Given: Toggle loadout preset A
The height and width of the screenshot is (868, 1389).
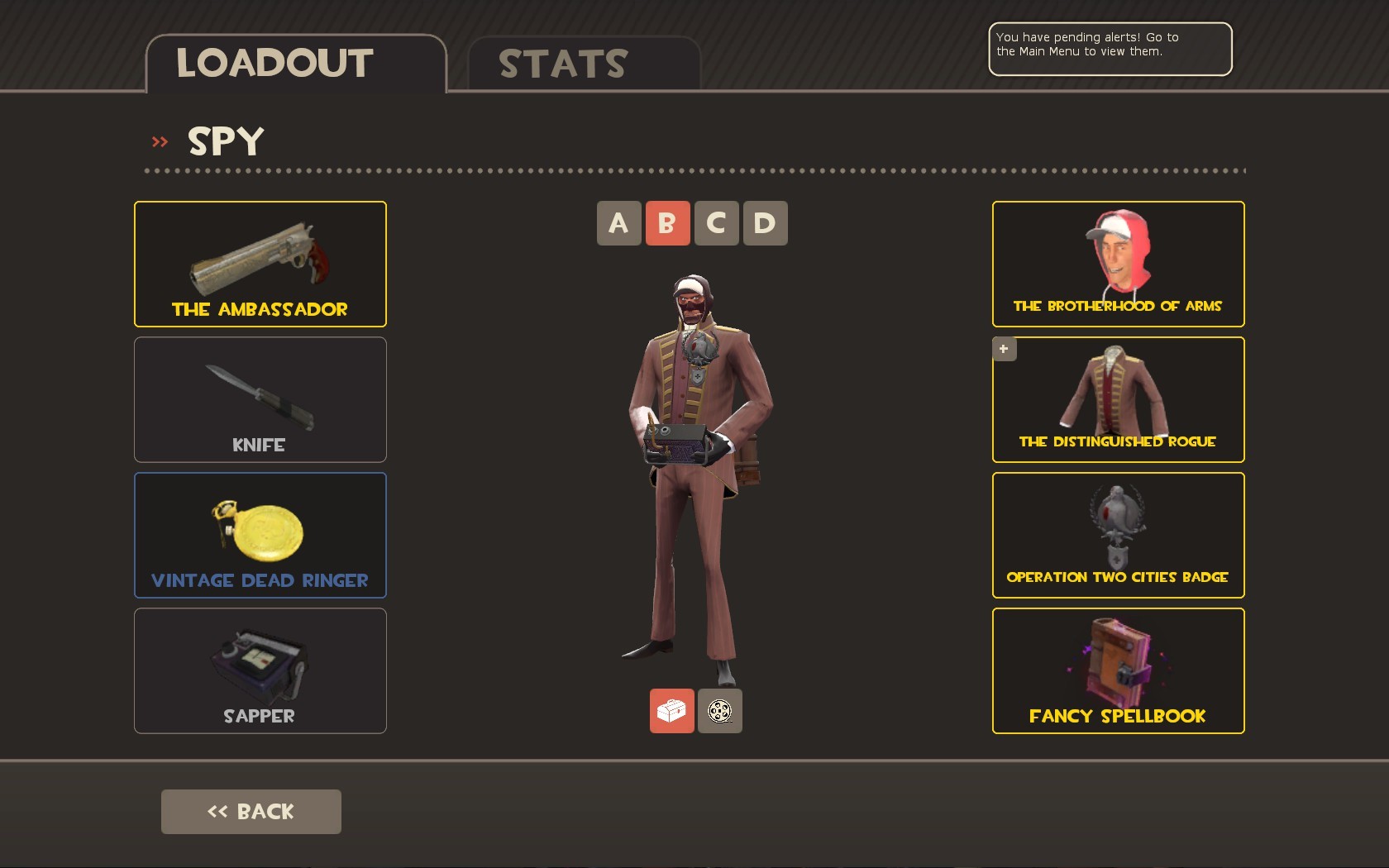Looking at the screenshot, I should coord(618,222).
